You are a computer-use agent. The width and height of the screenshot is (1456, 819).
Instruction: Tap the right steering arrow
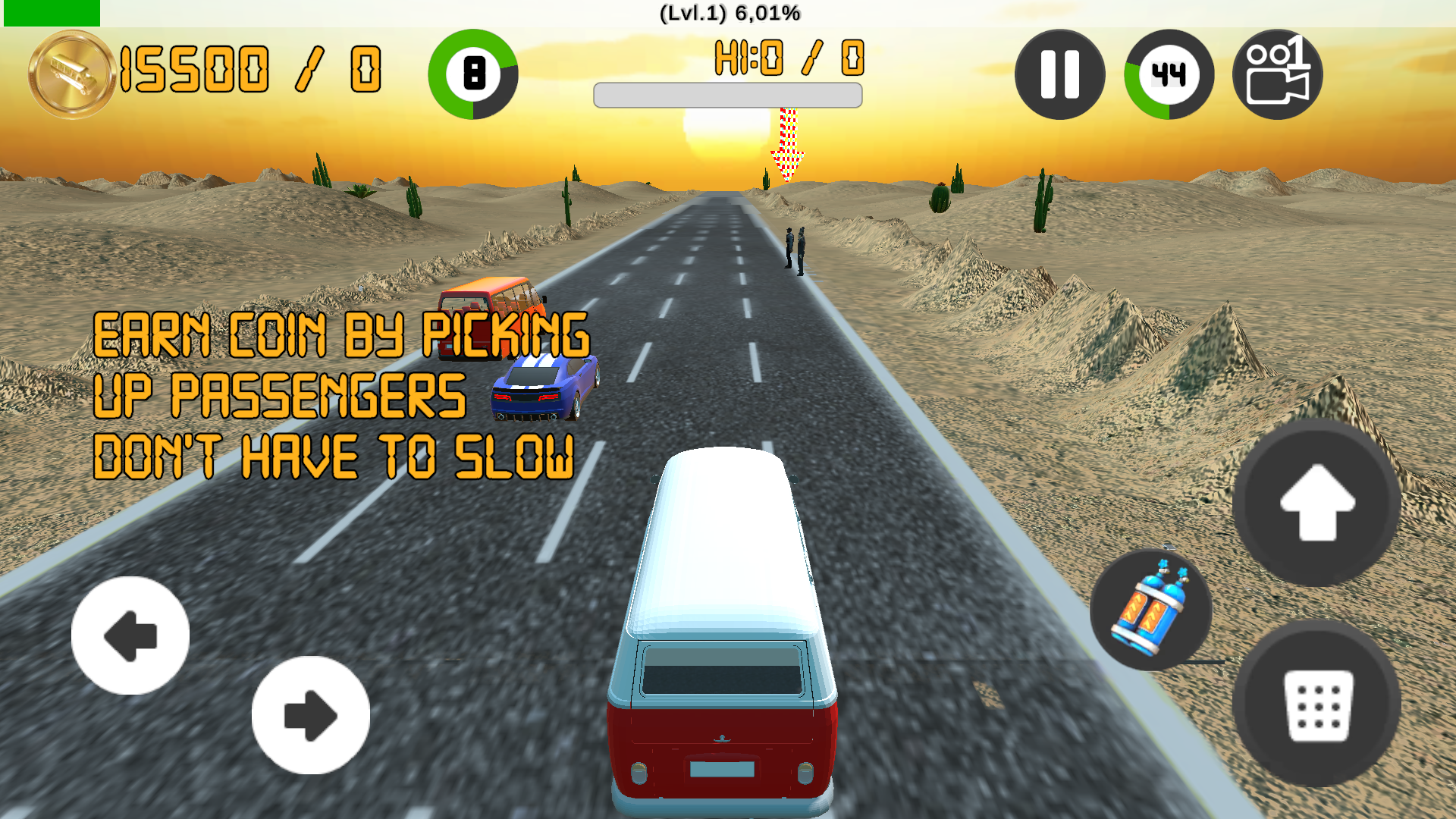[x=311, y=713]
